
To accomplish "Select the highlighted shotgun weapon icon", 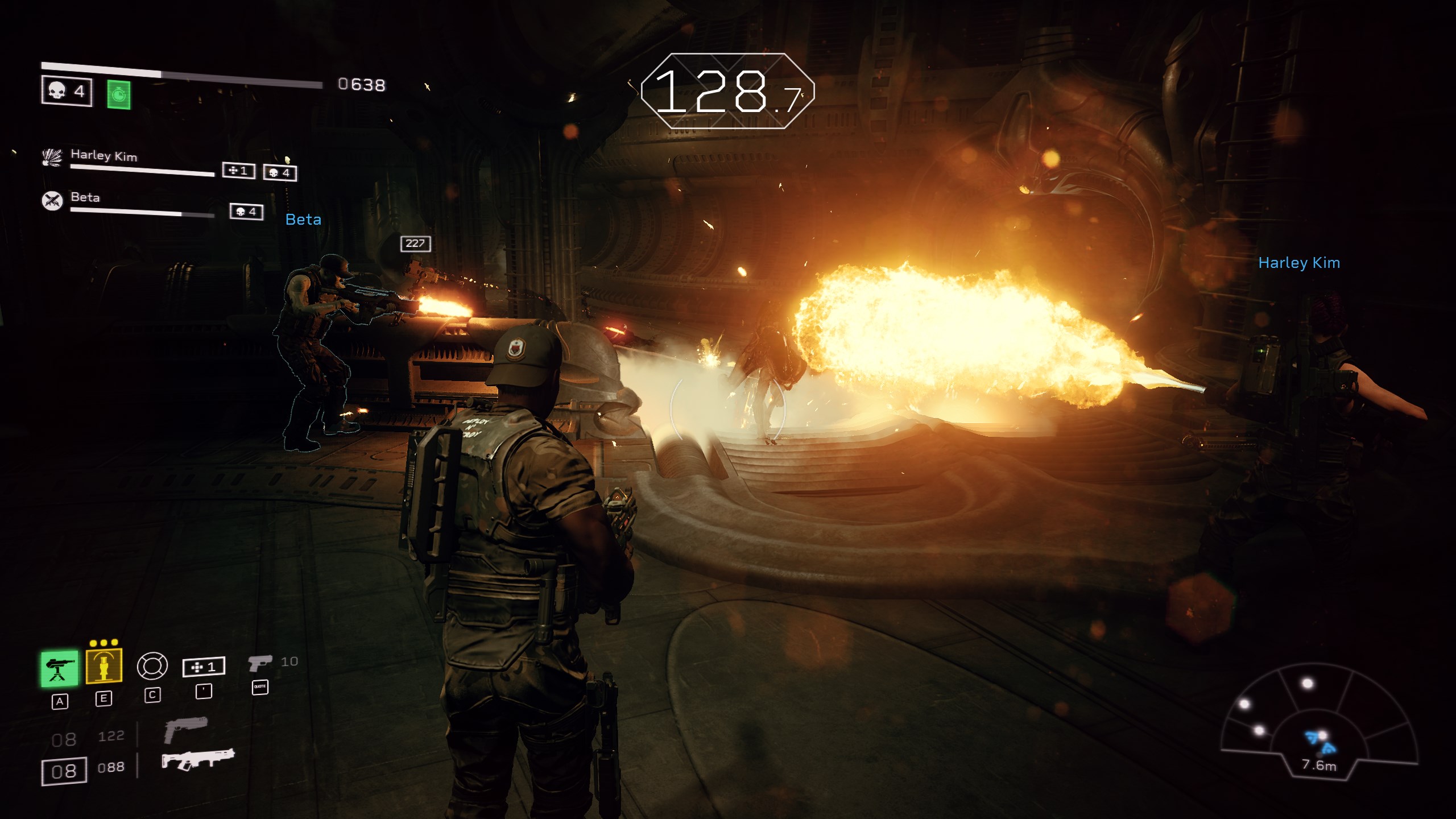I will 197,760.
